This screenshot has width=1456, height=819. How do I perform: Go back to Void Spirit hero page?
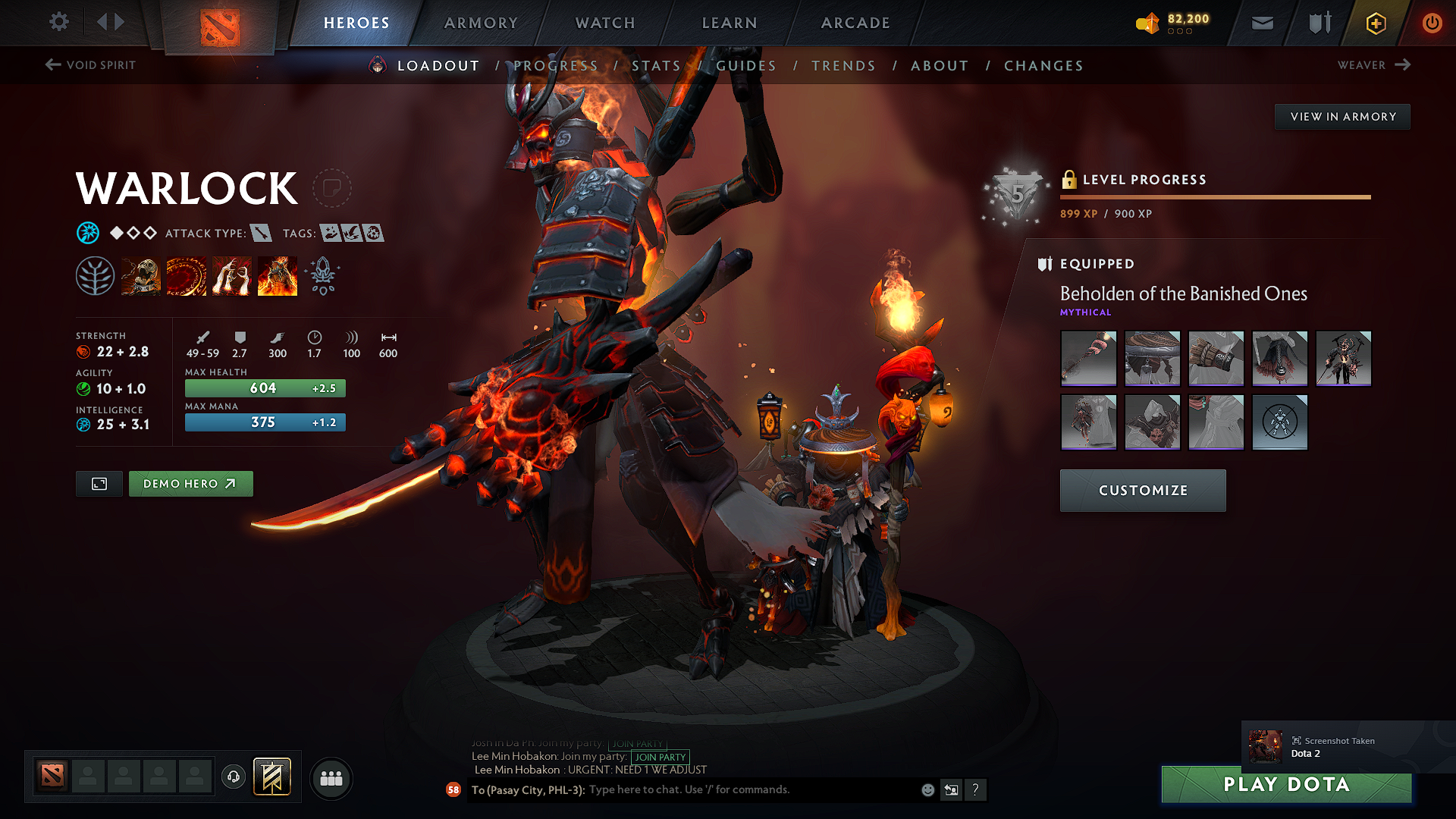[x=89, y=65]
